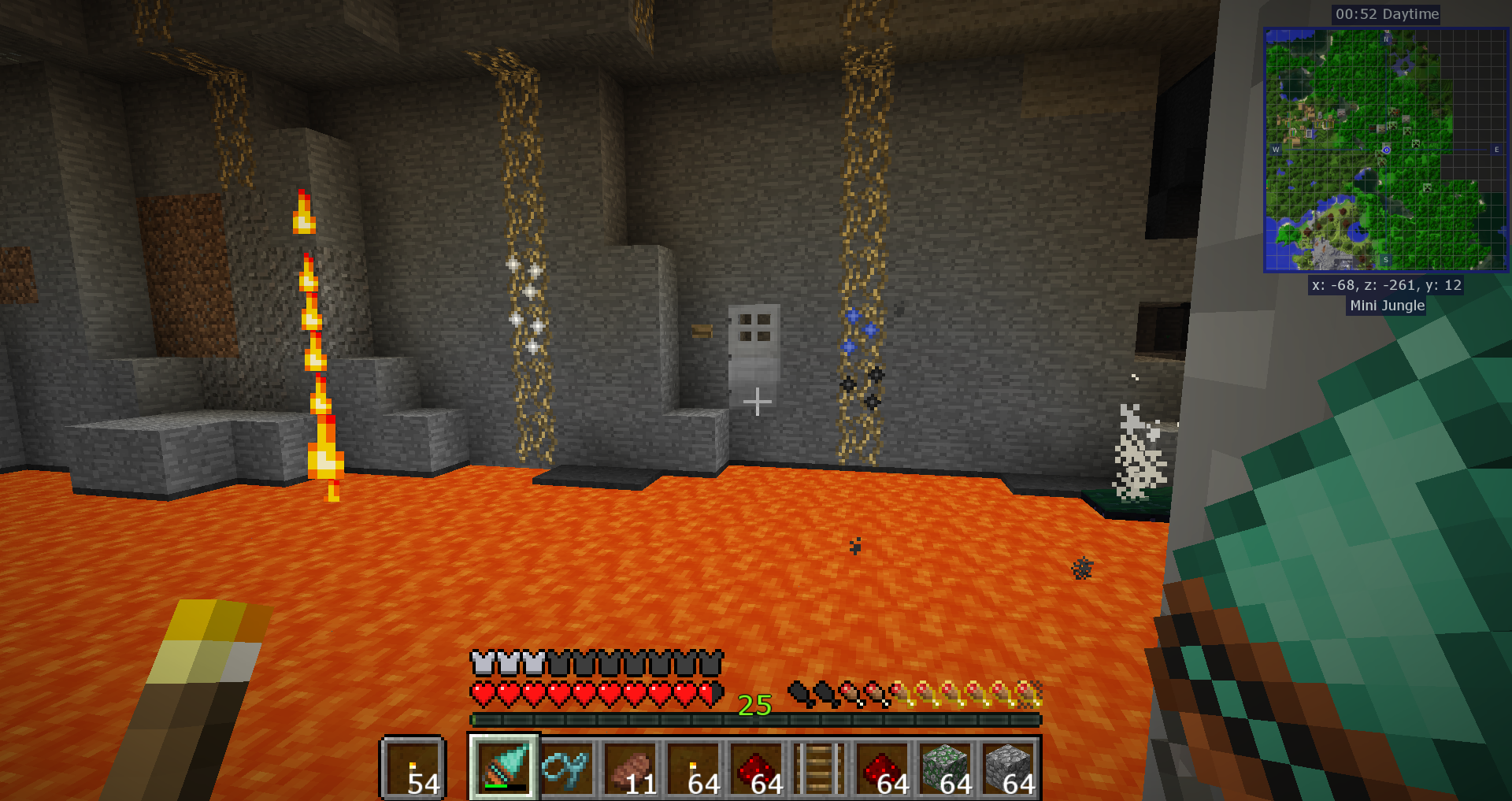Click the minimap in the corner
The image size is (1512, 801).
click(x=1386, y=150)
